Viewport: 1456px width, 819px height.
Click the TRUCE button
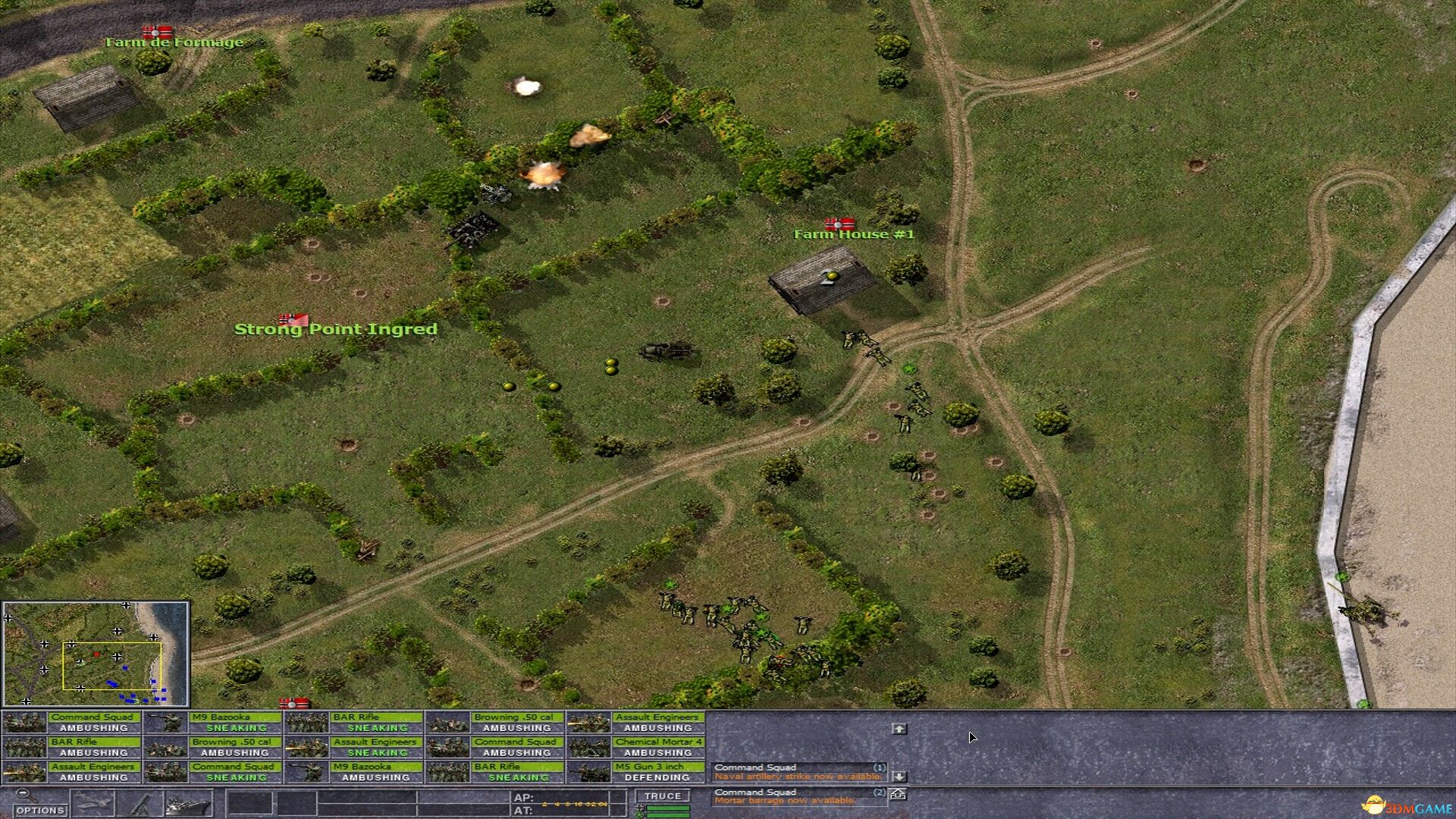(x=663, y=795)
